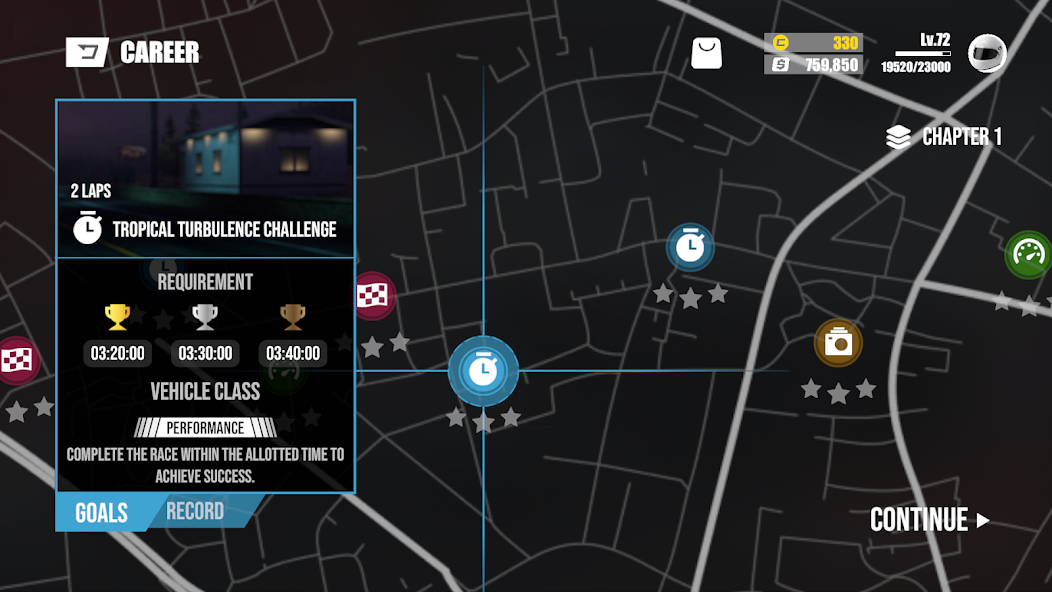
Task: Select the highlighted stopwatch event at crosshair
Action: tap(483, 371)
